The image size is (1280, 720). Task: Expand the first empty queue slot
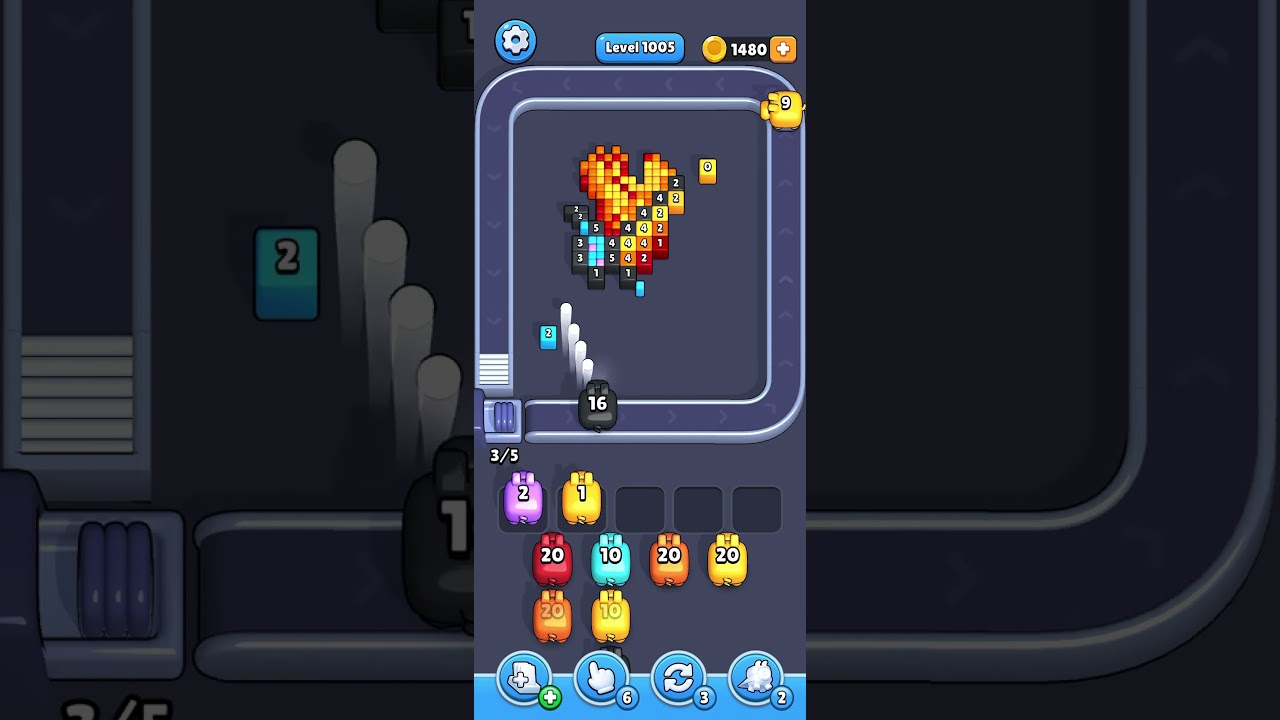pyautogui.click(x=640, y=507)
